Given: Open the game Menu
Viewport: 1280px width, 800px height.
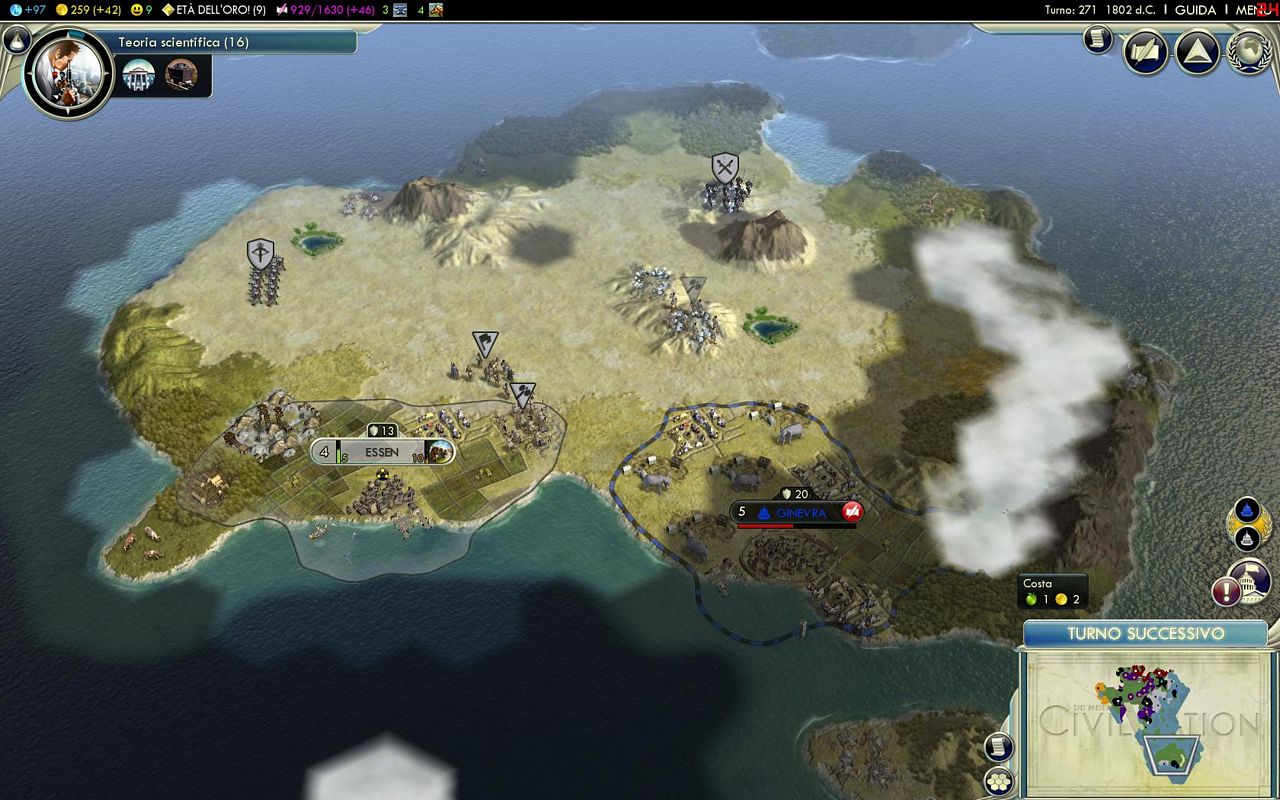Looking at the screenshot, I should coord(1251,10).
